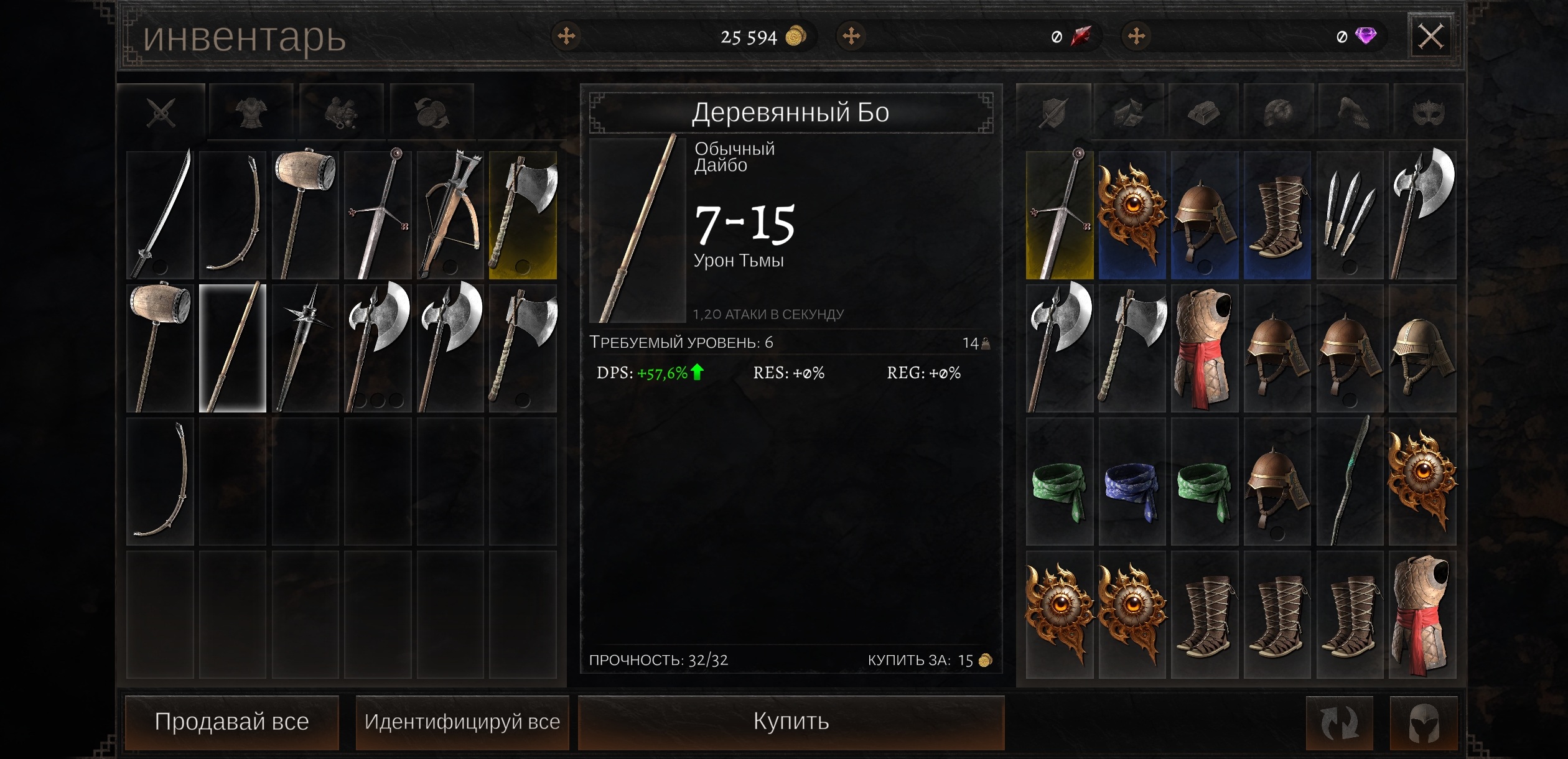Open the chest armor inventory tab
The image size is (1568, 759).
pos(251,113)
